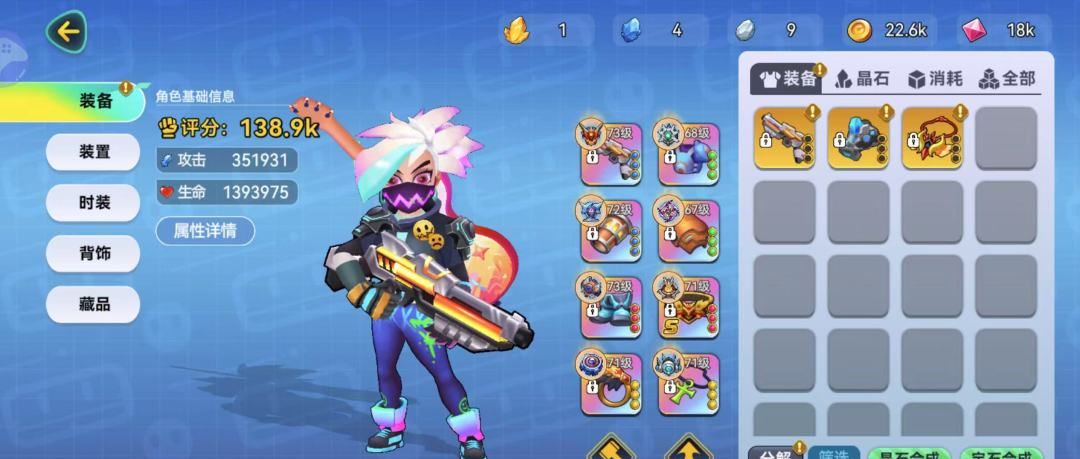Inspect the equipped gold ring slot
The image size is (1080, 459).
611,383
